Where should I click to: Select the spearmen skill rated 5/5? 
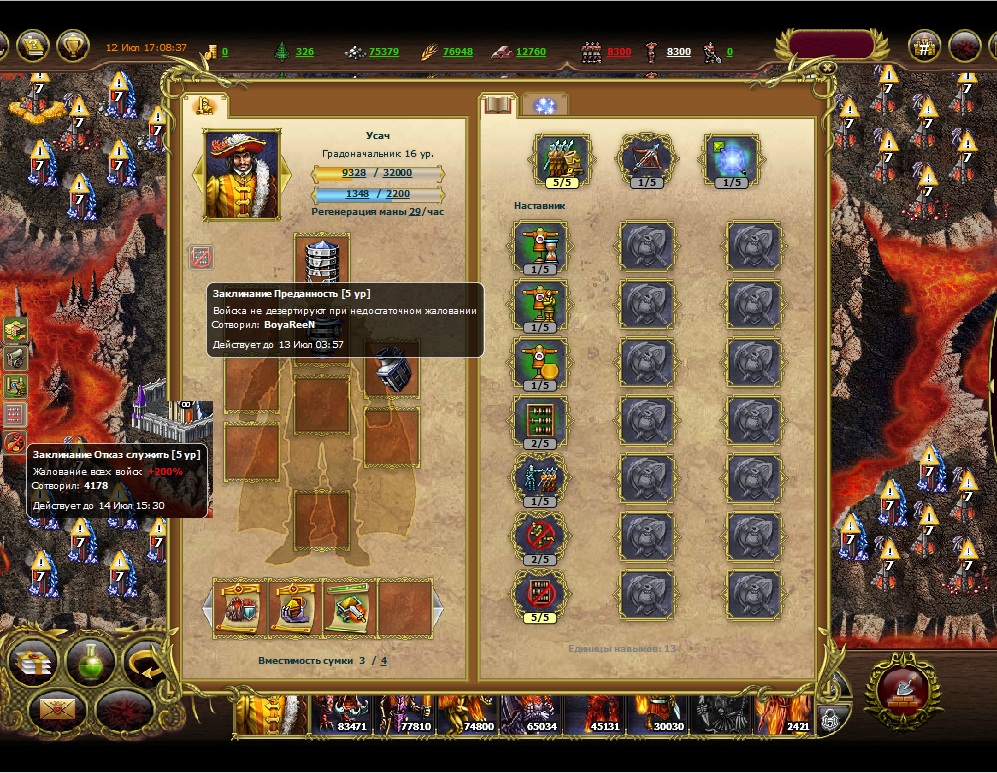(x=563, y=159)
